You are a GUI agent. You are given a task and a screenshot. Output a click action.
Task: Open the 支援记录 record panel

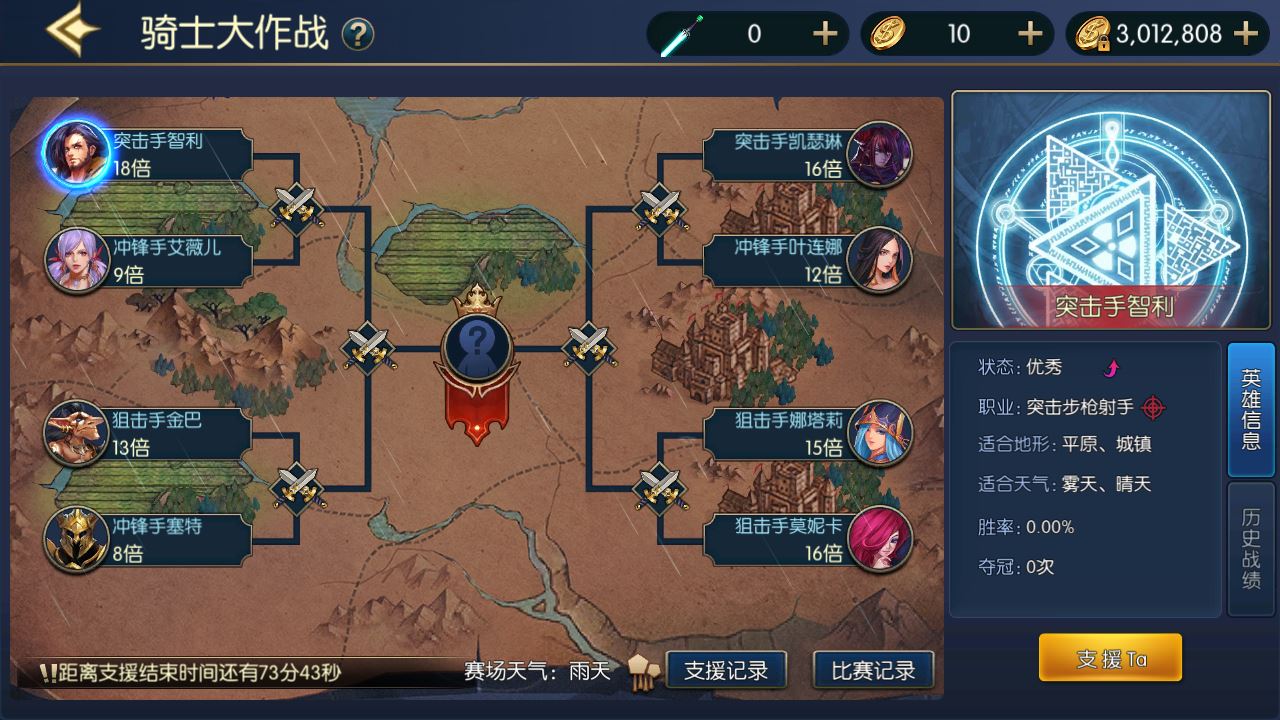[x=724, y=671]
